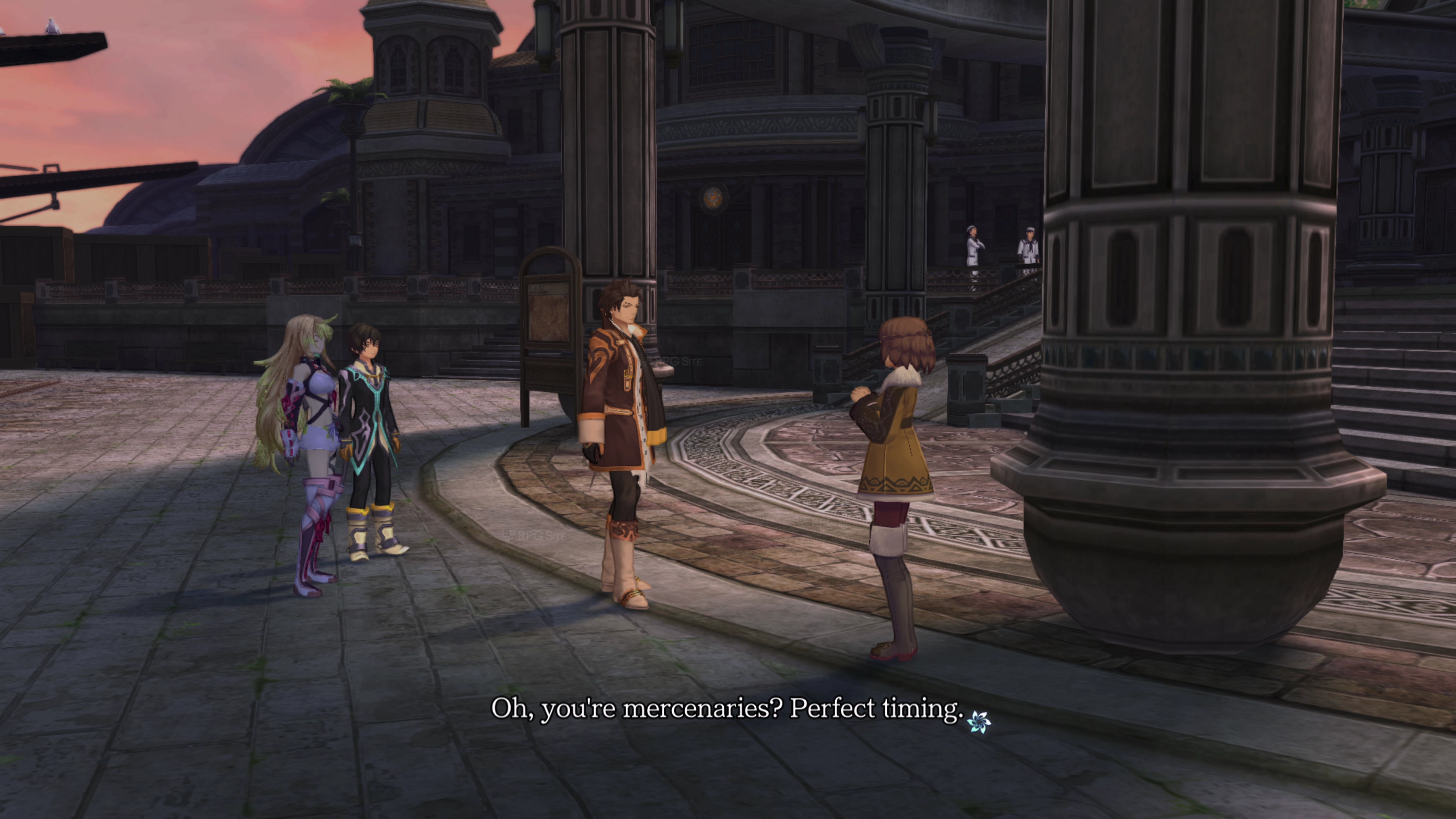Advance dialogue via the flower continue icon
The width and height of the screenshot is (1456, 819).
[978, 721]
